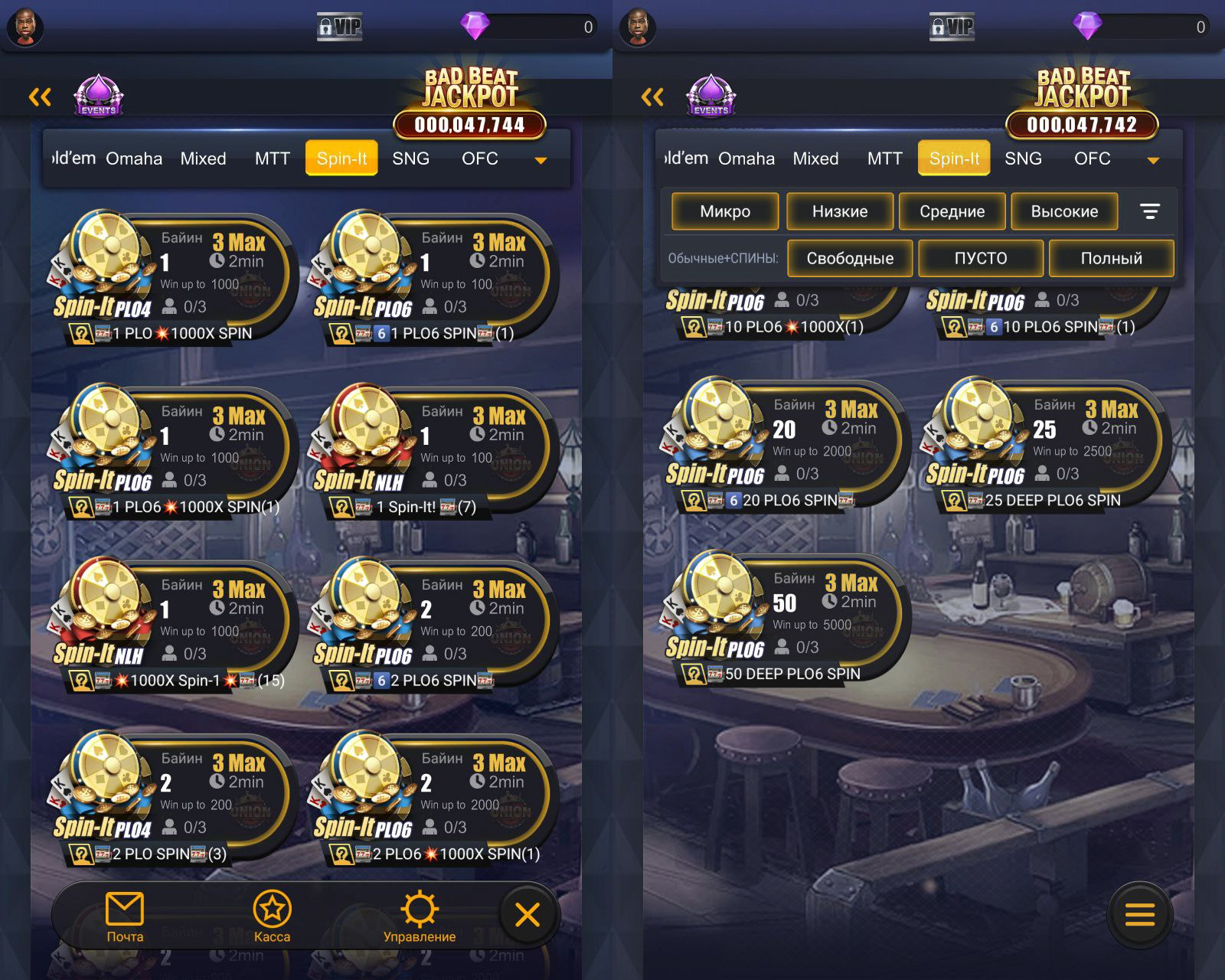
Task: Toggle the Полный table filter
Action: pos(1111,258)
